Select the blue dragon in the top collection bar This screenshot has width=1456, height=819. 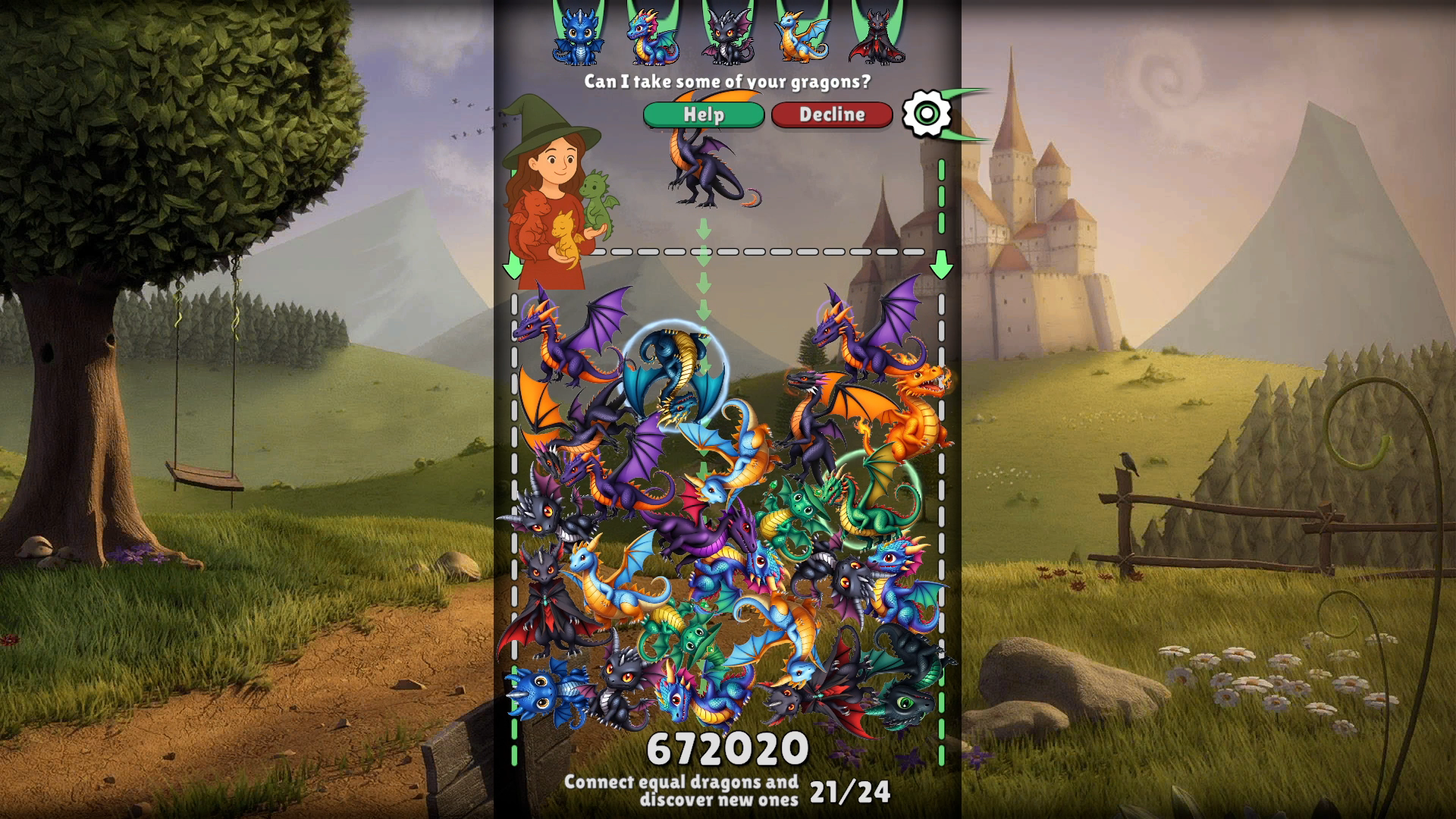[x=579, y=34]
